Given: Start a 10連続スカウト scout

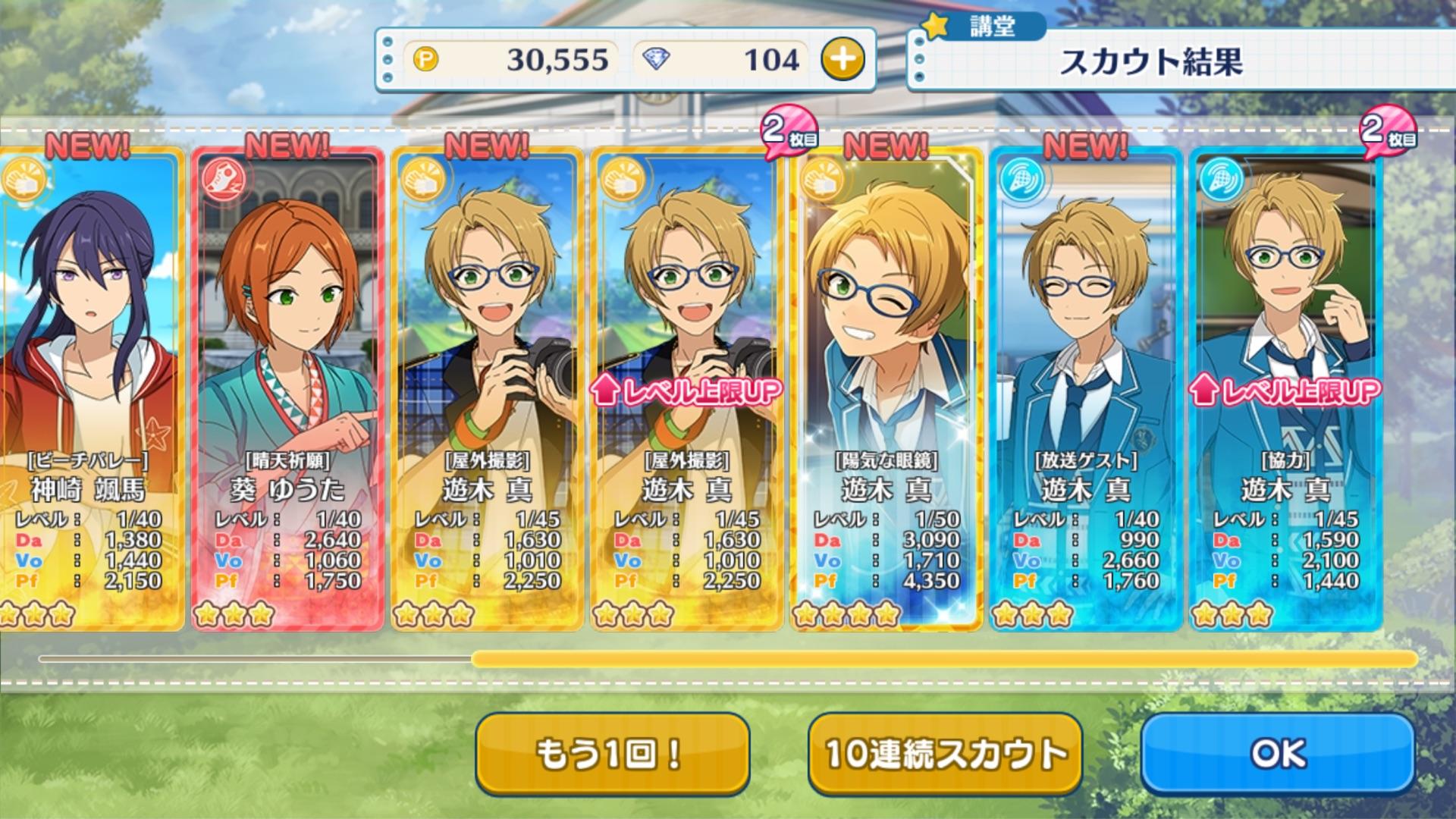Looking at the screenshot, I should 945,753.
